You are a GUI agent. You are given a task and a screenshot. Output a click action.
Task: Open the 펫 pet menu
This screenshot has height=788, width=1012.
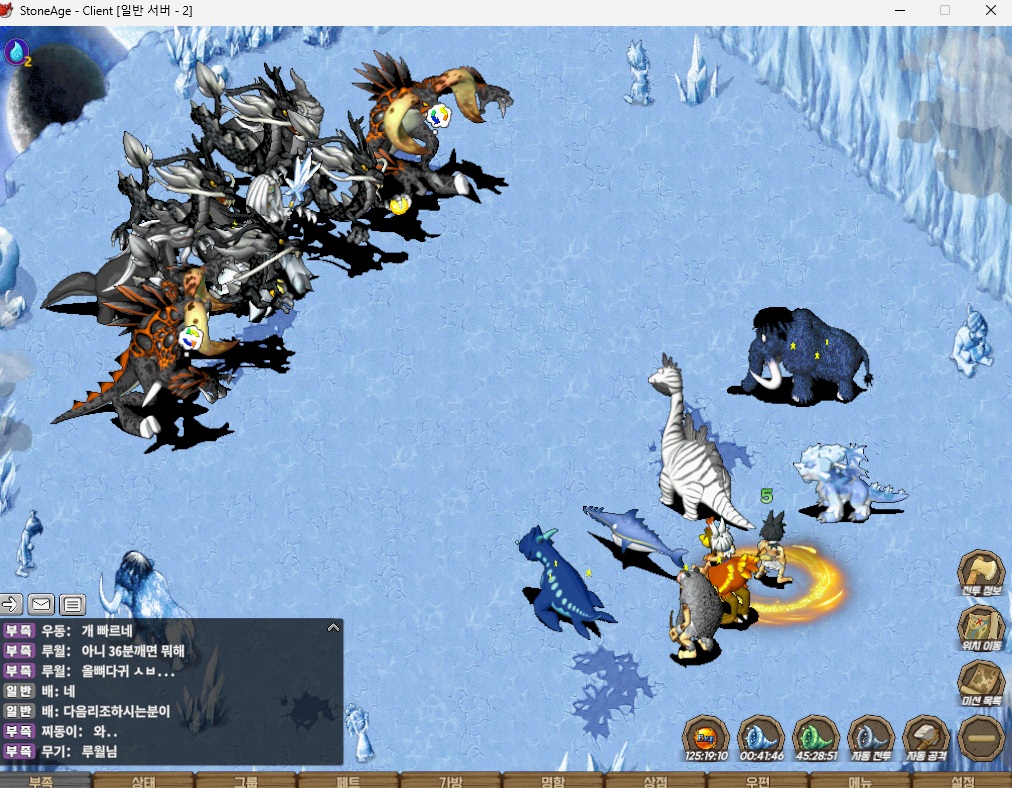(x=348, y=781)
